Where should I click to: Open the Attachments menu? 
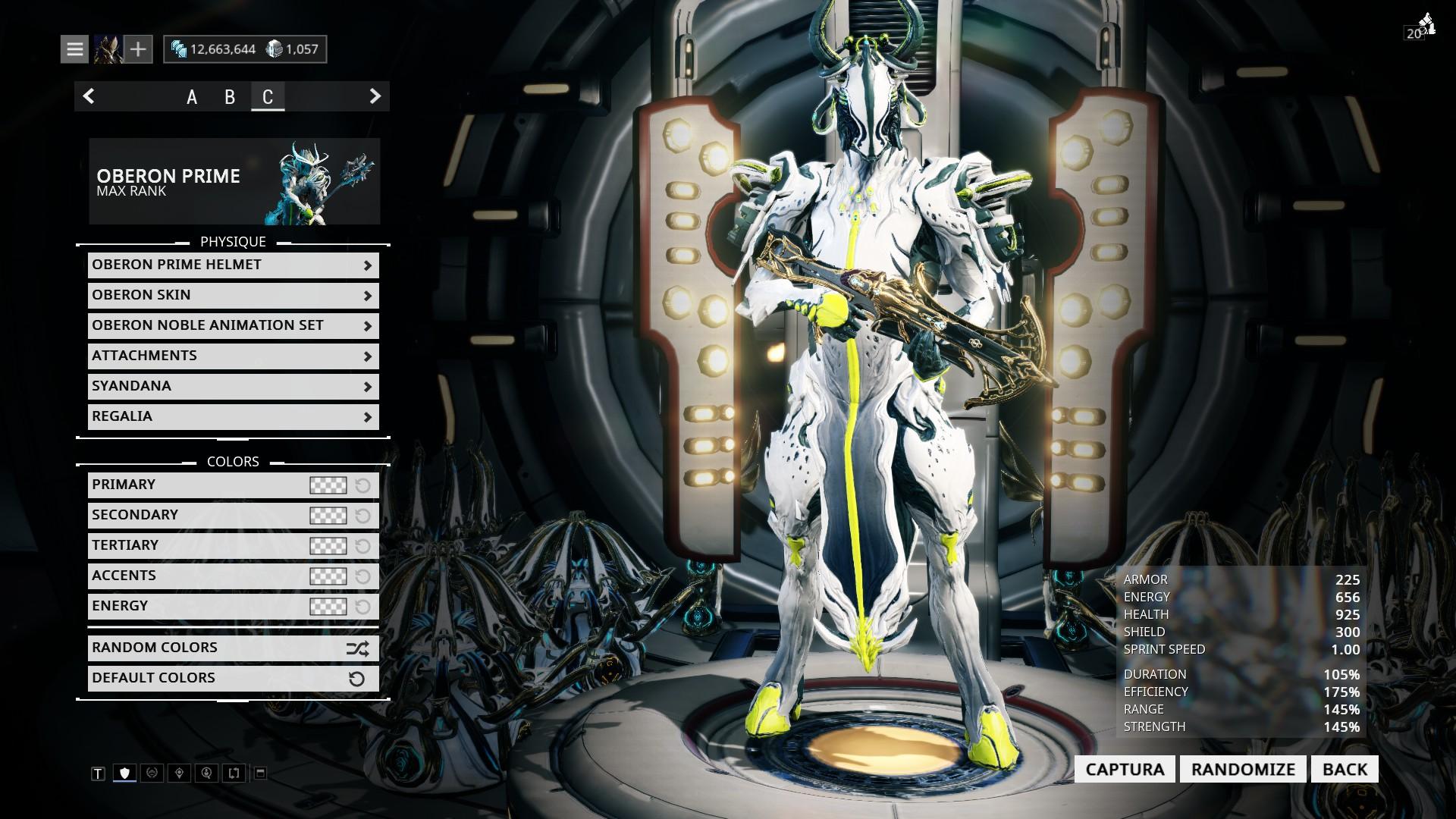[233, 356]
